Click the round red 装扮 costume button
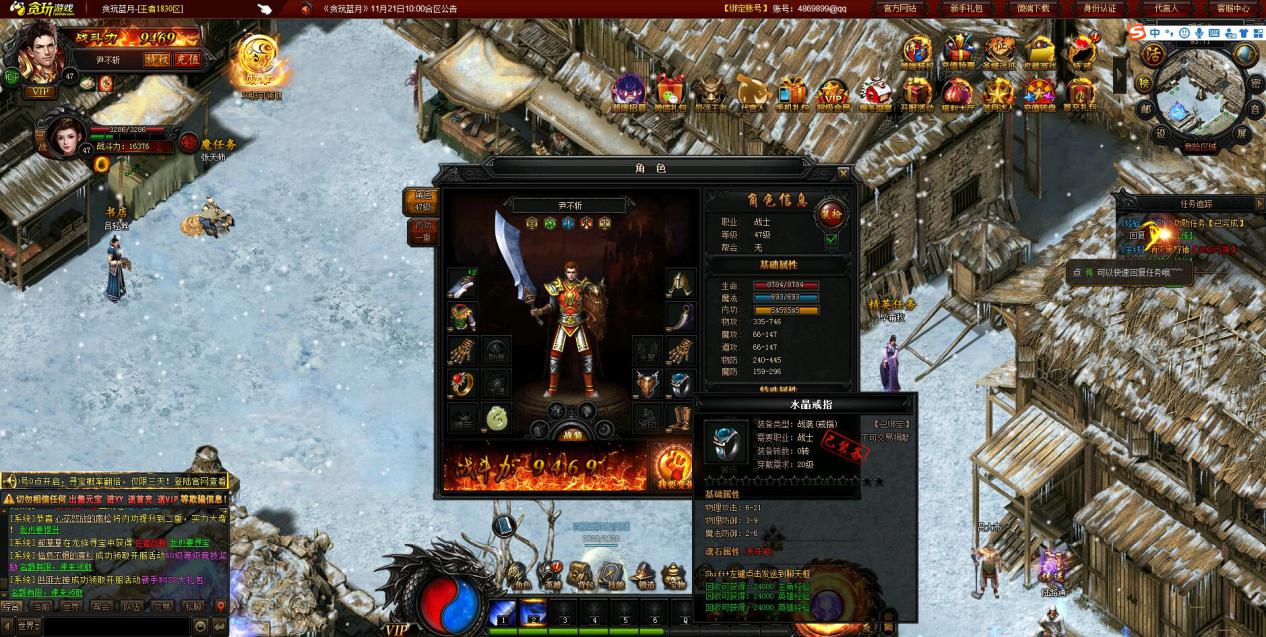Screen dimensions: 1266x637 pyautogui.click(x=832, y=211)
